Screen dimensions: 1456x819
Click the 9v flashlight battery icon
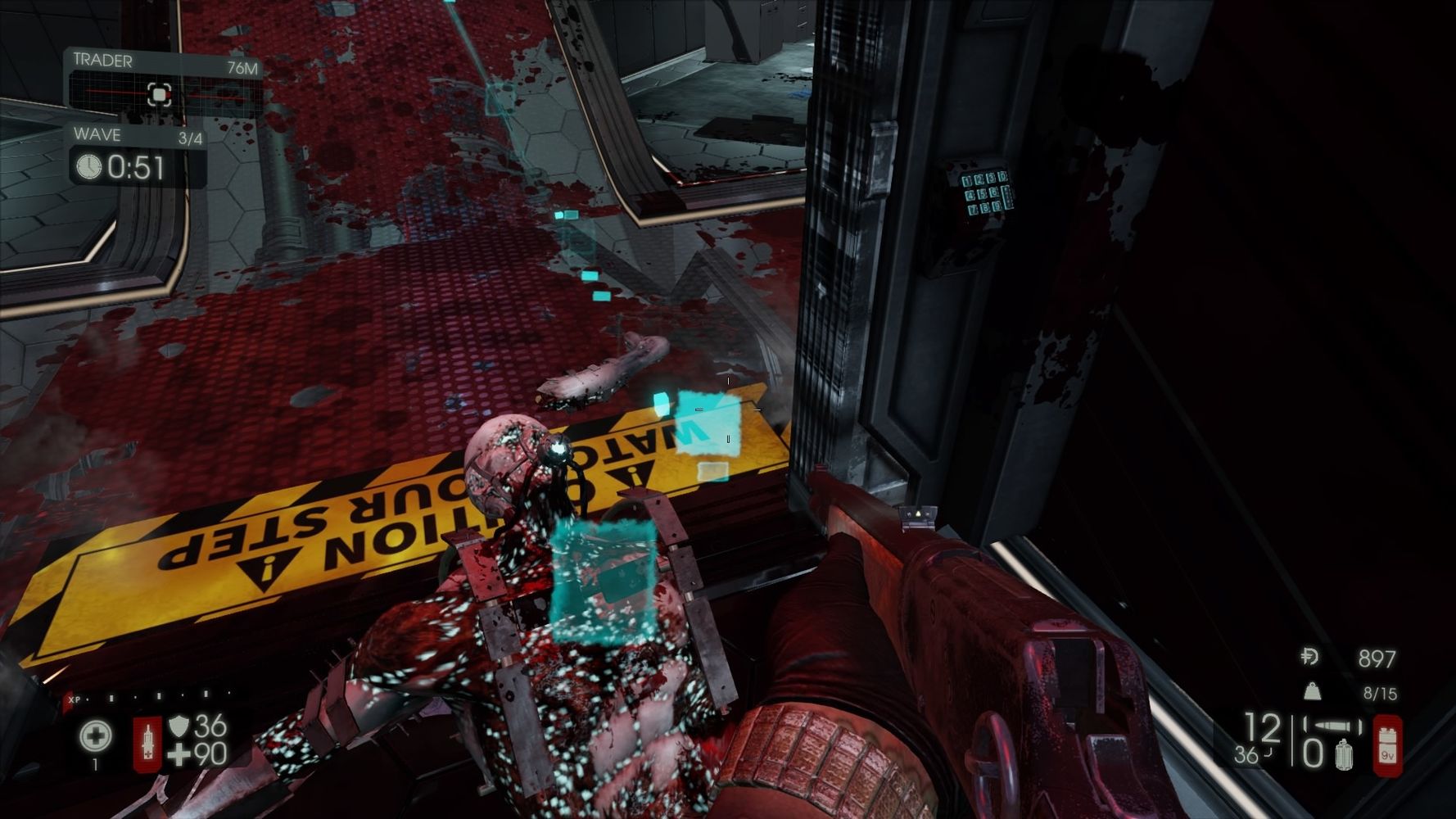(1387, 744)
